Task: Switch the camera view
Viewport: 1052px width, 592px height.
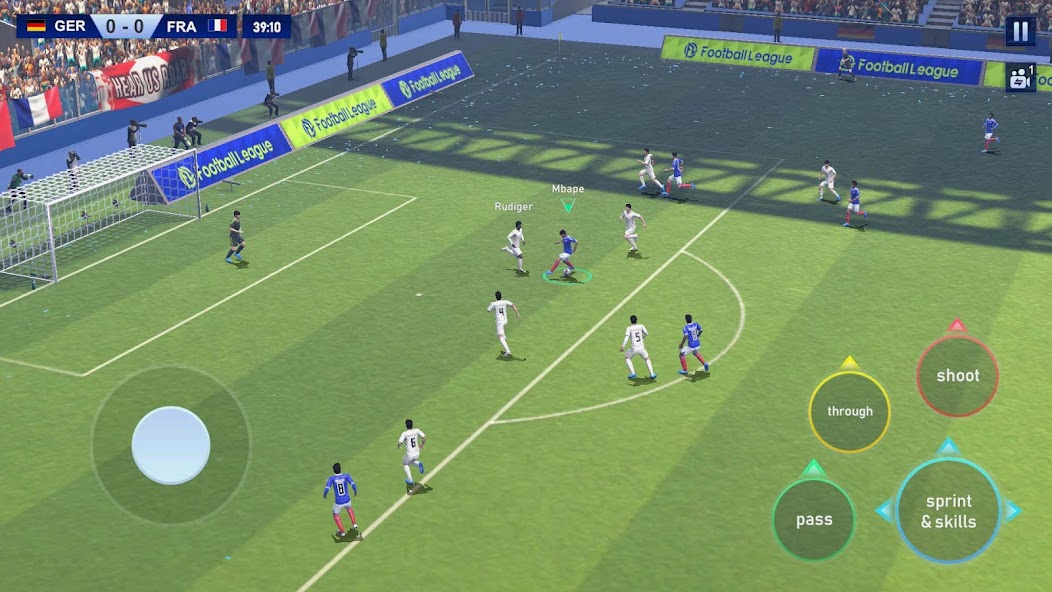Action: 1020,78
